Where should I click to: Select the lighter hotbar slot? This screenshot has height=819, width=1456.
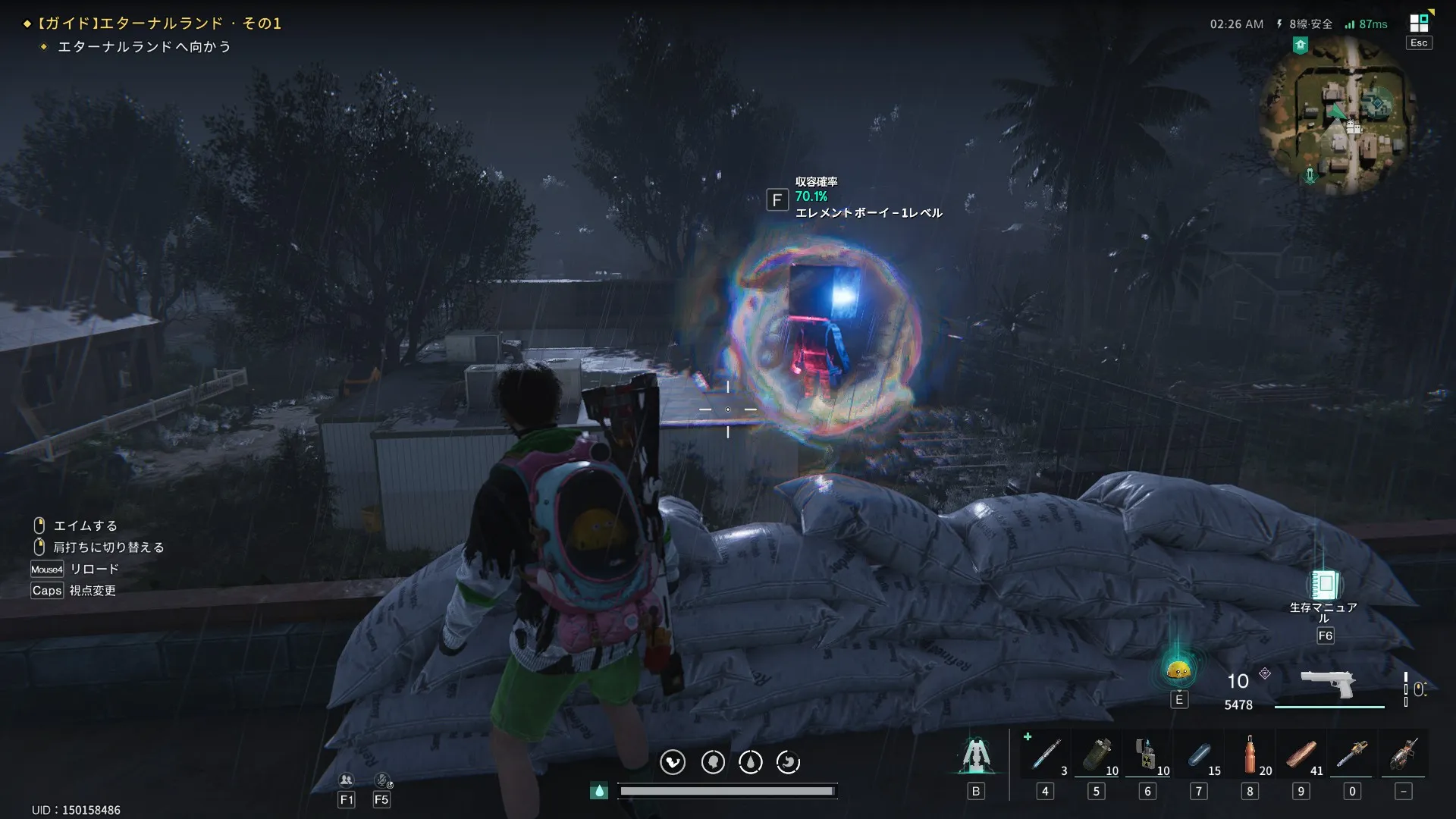(1147, 755)
